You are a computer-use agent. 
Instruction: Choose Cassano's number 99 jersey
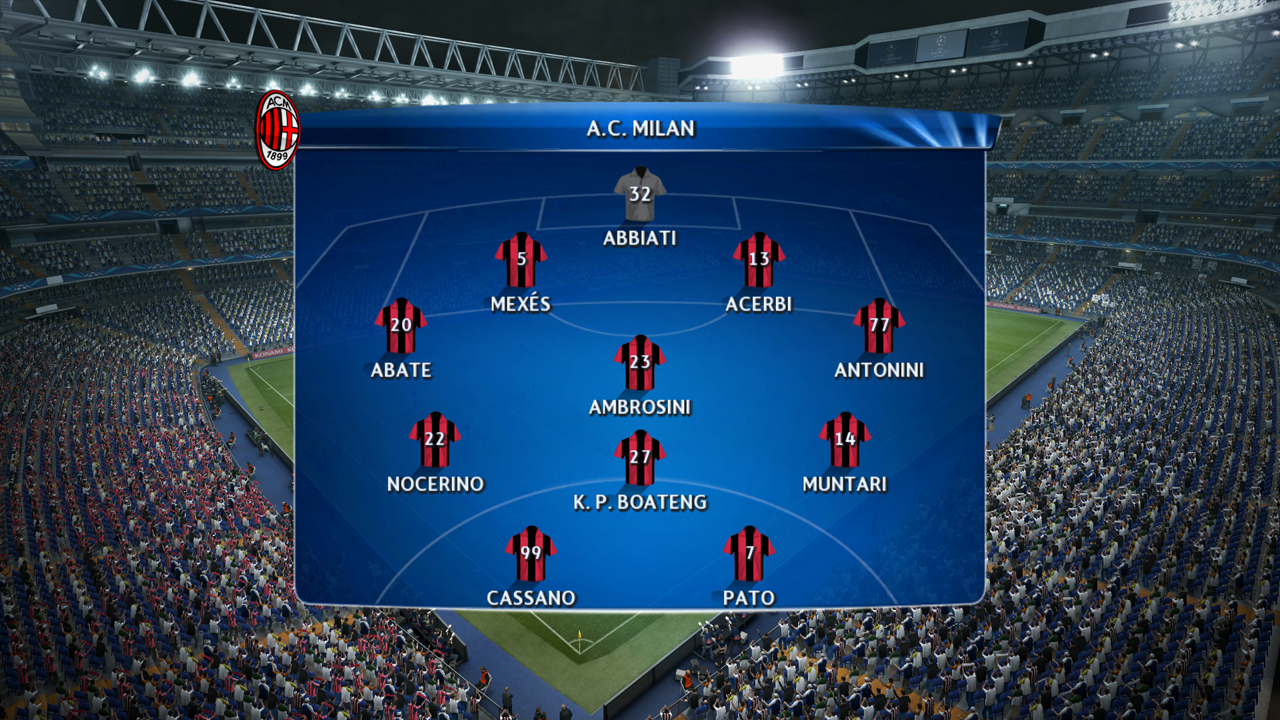(x=531, y=555)
